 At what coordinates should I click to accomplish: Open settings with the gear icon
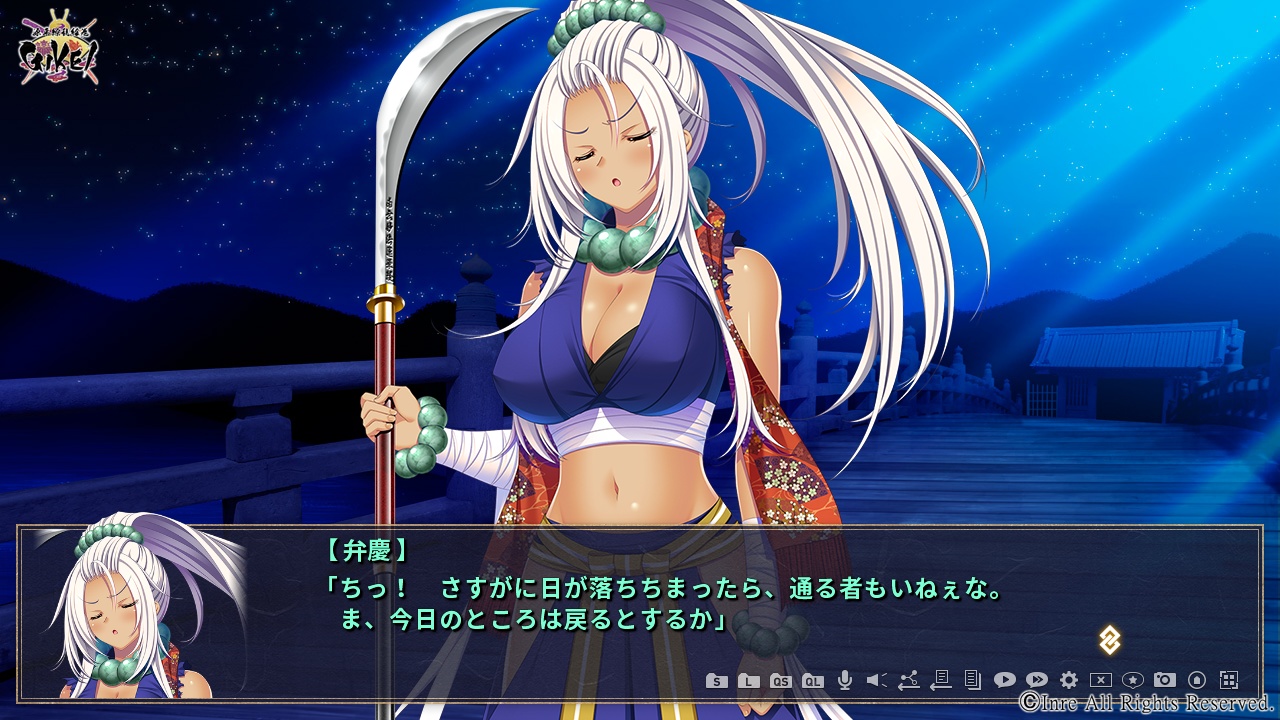click(x=1068, y=680)
